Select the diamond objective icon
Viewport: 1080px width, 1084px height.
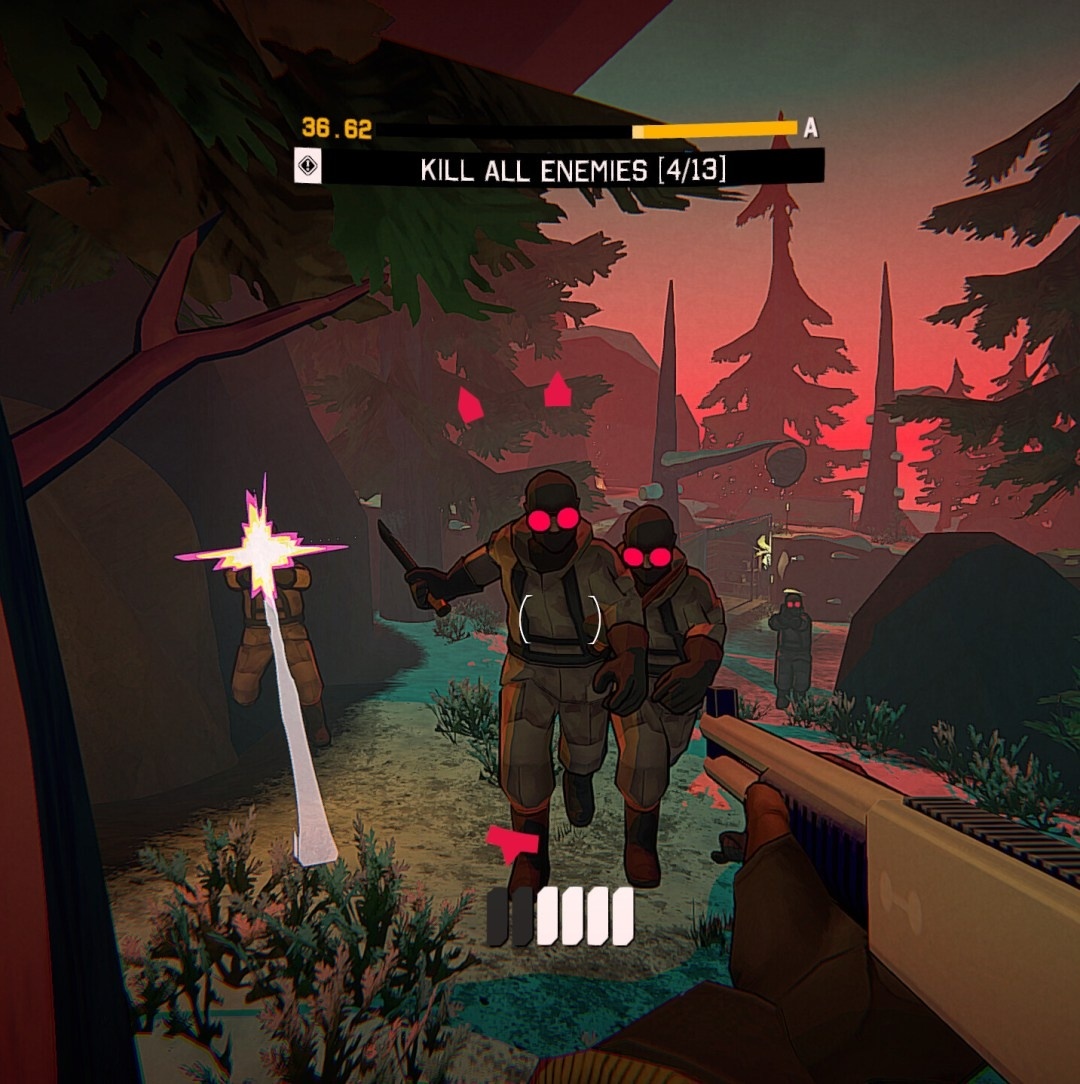point(307,167)
